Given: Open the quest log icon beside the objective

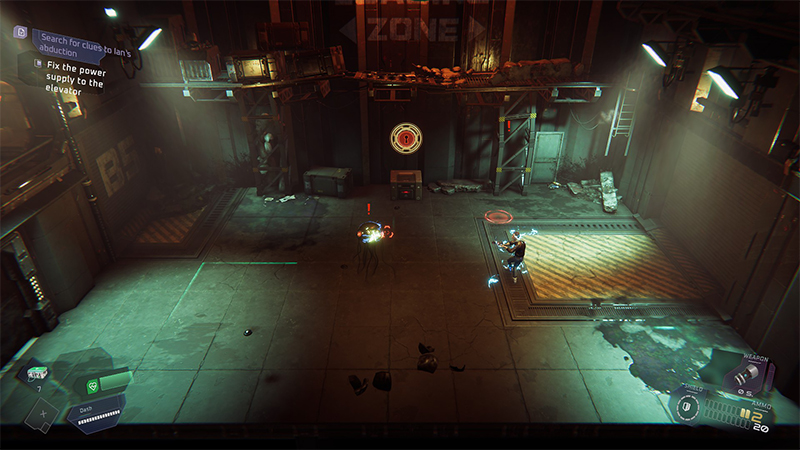Looking at the screenshot, I should click(x=19, y=32).
